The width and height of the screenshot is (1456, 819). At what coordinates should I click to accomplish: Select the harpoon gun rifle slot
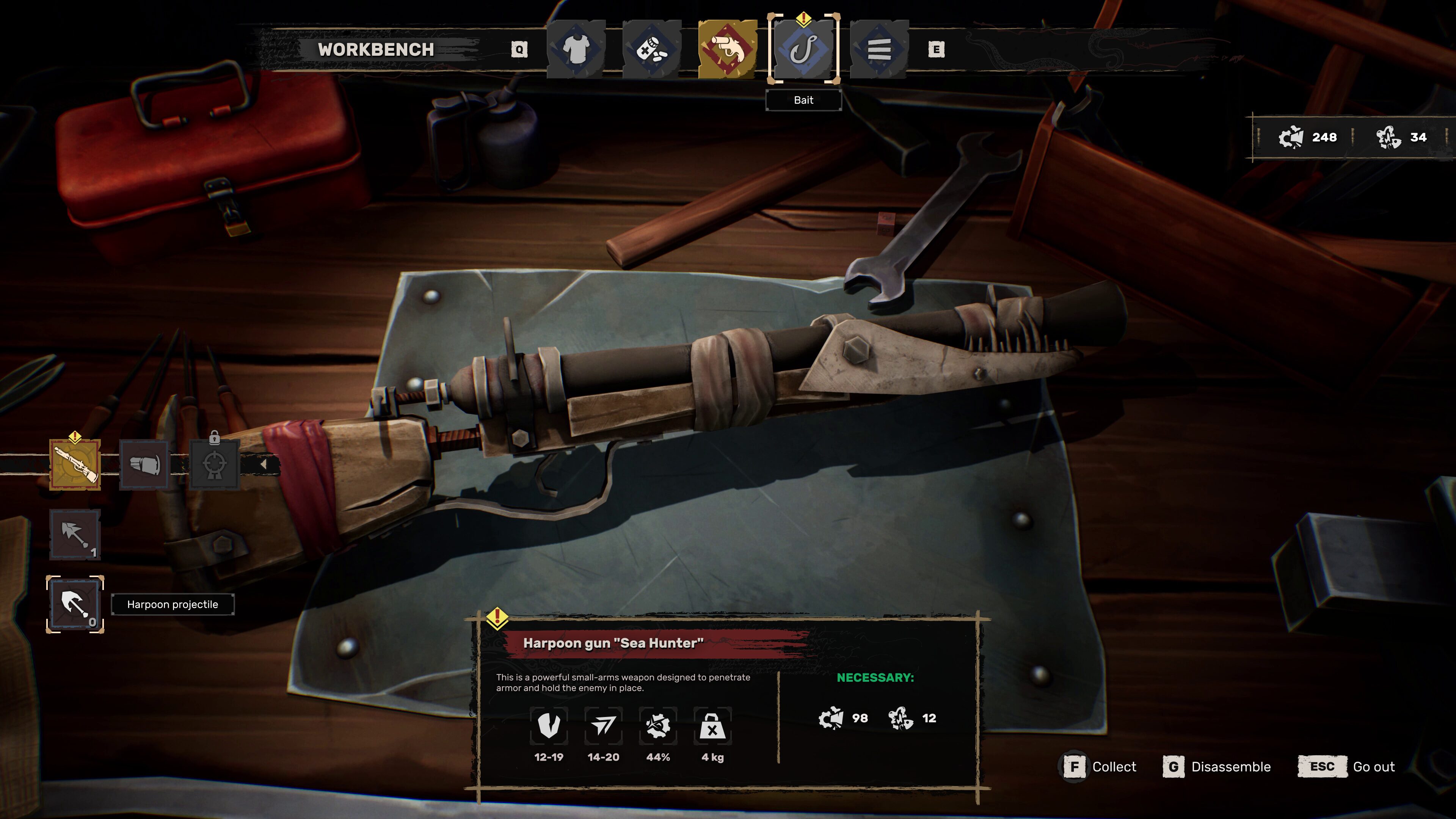75,464
